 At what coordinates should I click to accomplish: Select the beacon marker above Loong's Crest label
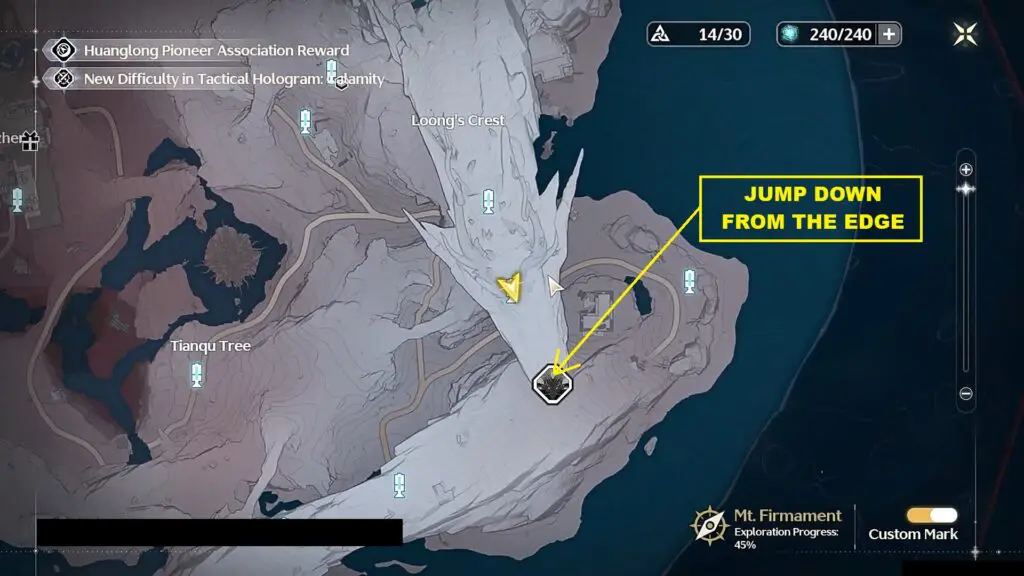[305, 122]
